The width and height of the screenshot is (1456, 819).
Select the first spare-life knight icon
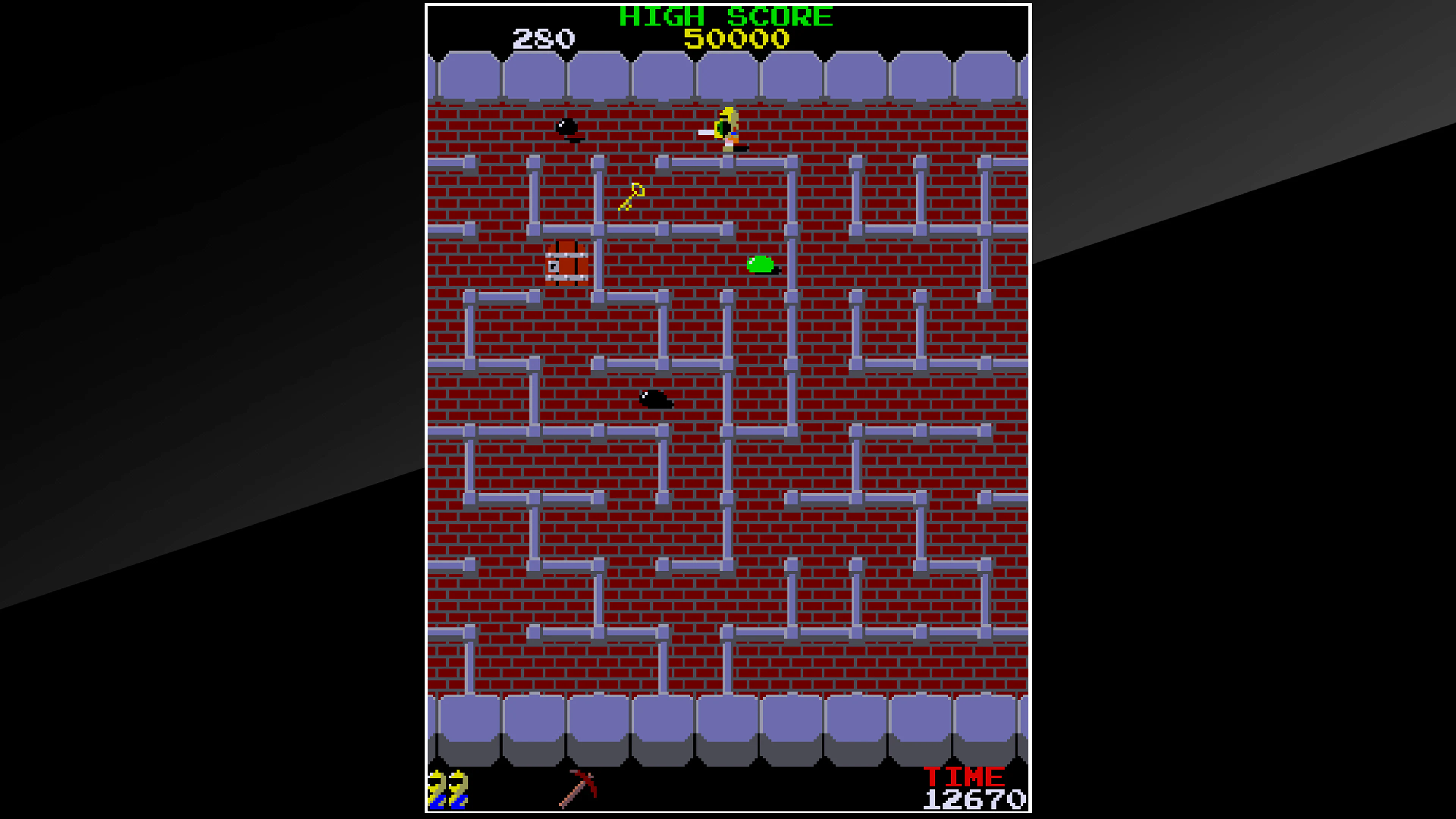pyautogui.click(x=436, y=789)
